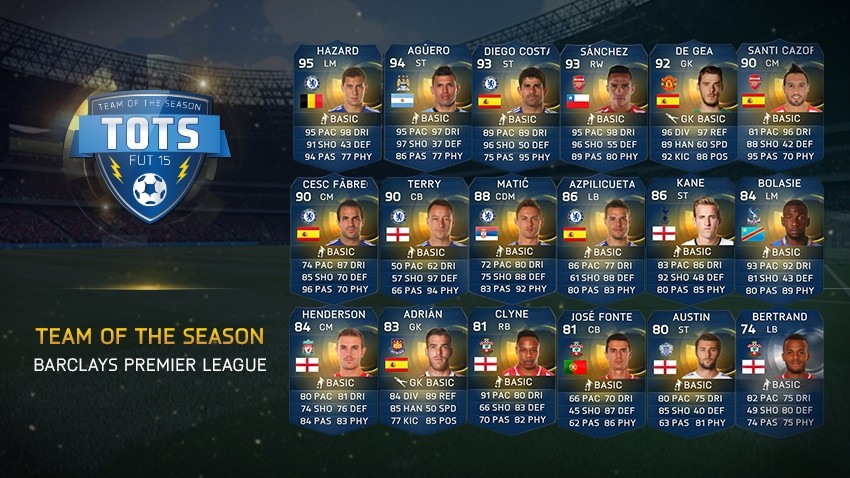Pick the Diego Costa 93 ST card
850x478 pixels.
(511, 105)
